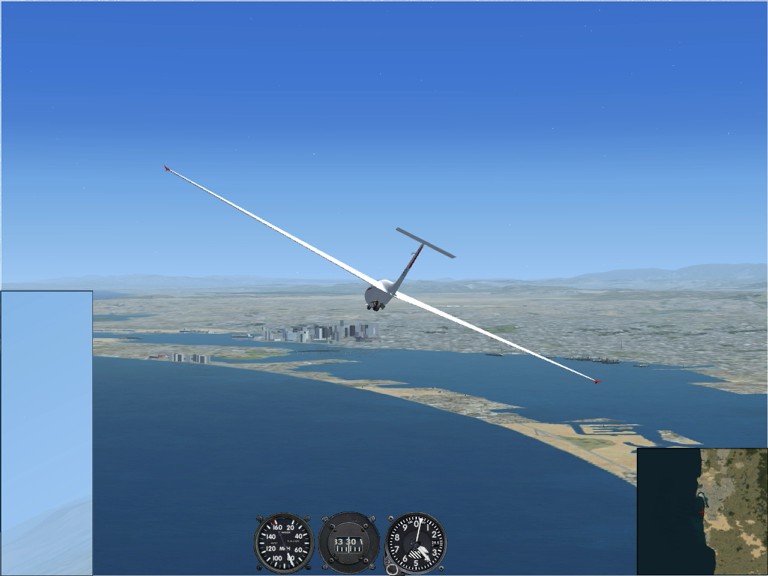
Task: Click the airspeed indicator gauge
Action: (283, 542)
